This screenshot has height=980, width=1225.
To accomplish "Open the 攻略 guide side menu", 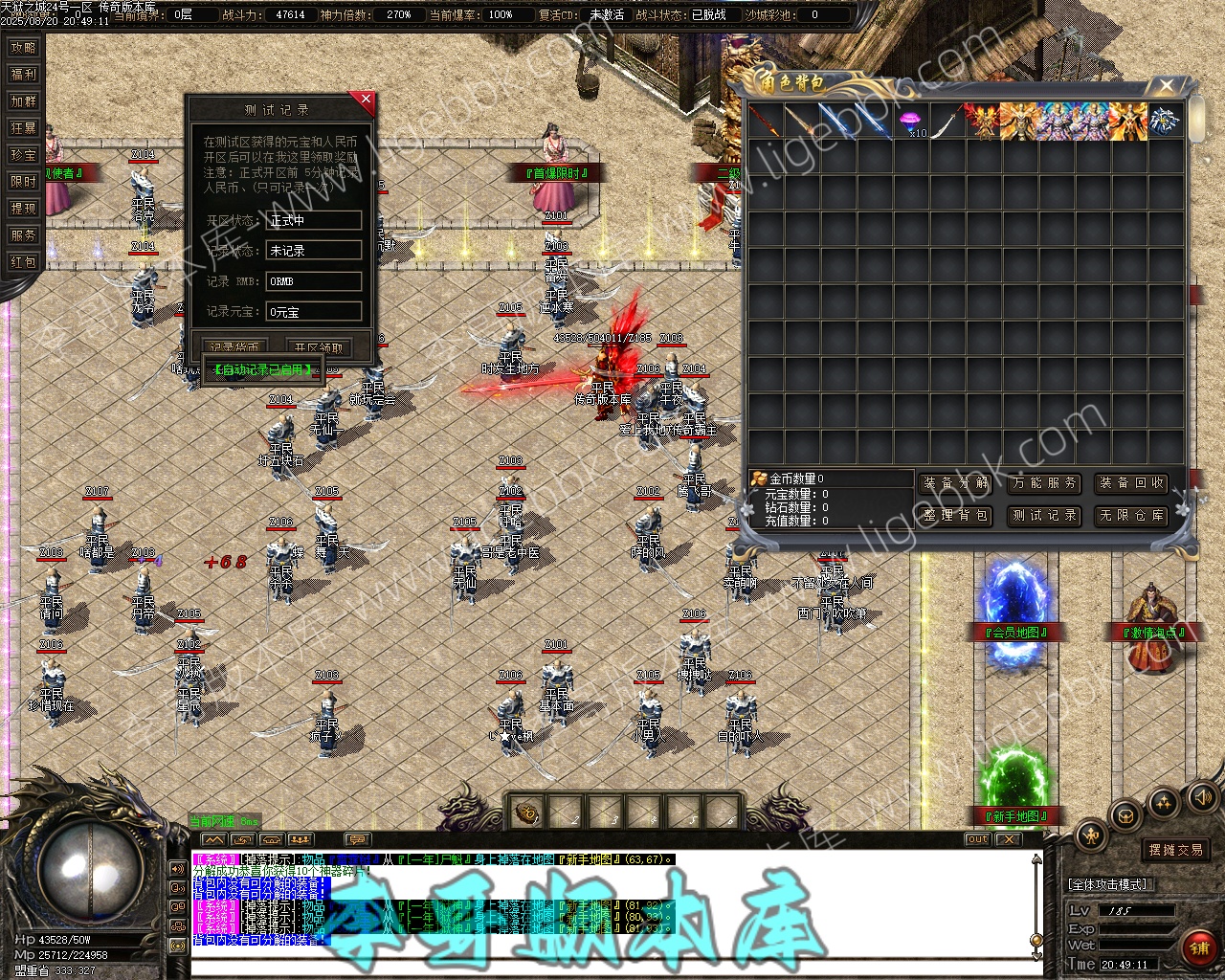I will 23,47.
